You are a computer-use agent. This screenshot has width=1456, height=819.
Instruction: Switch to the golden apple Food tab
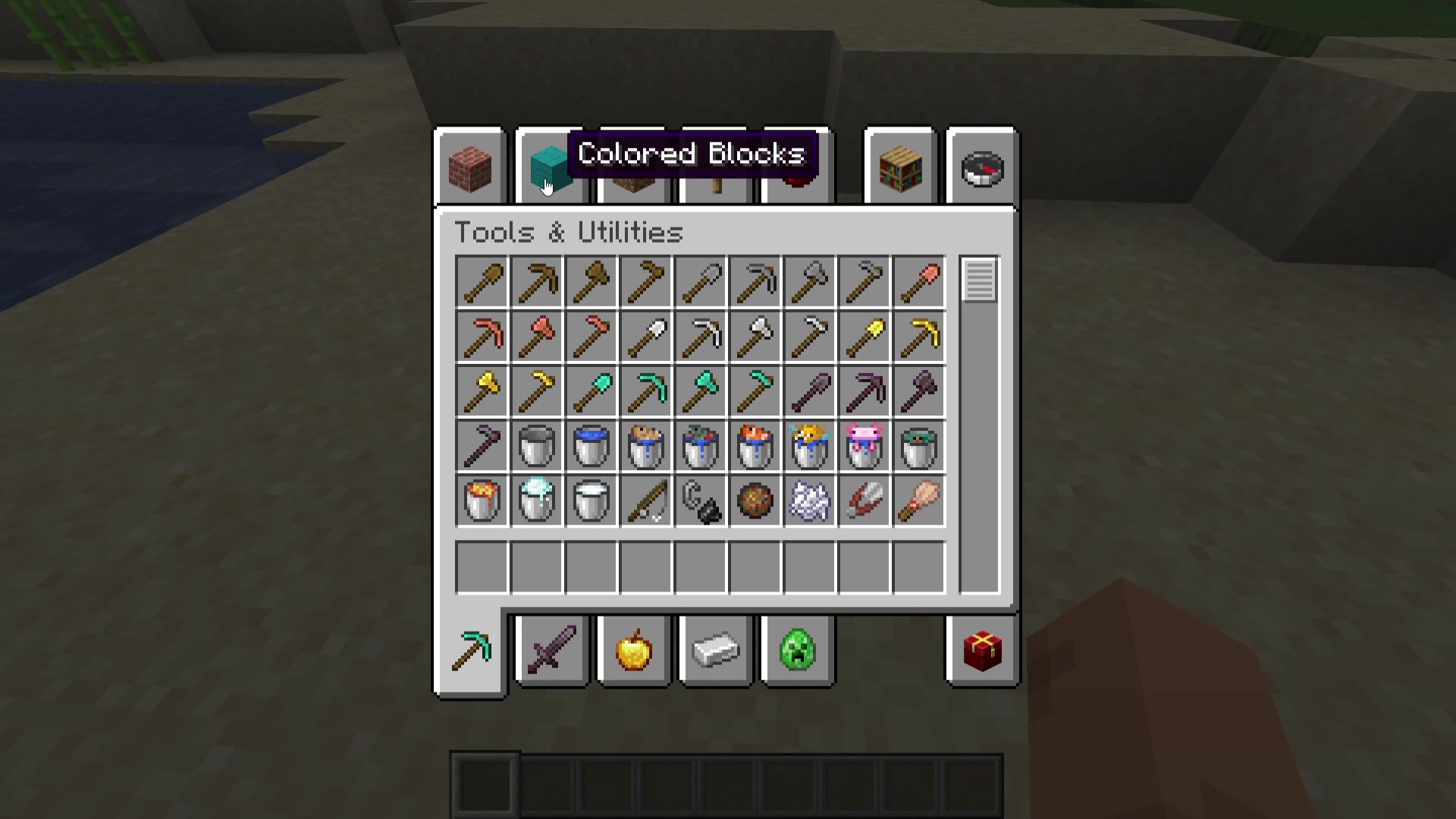pyautogui.click(x=634, y=650)
